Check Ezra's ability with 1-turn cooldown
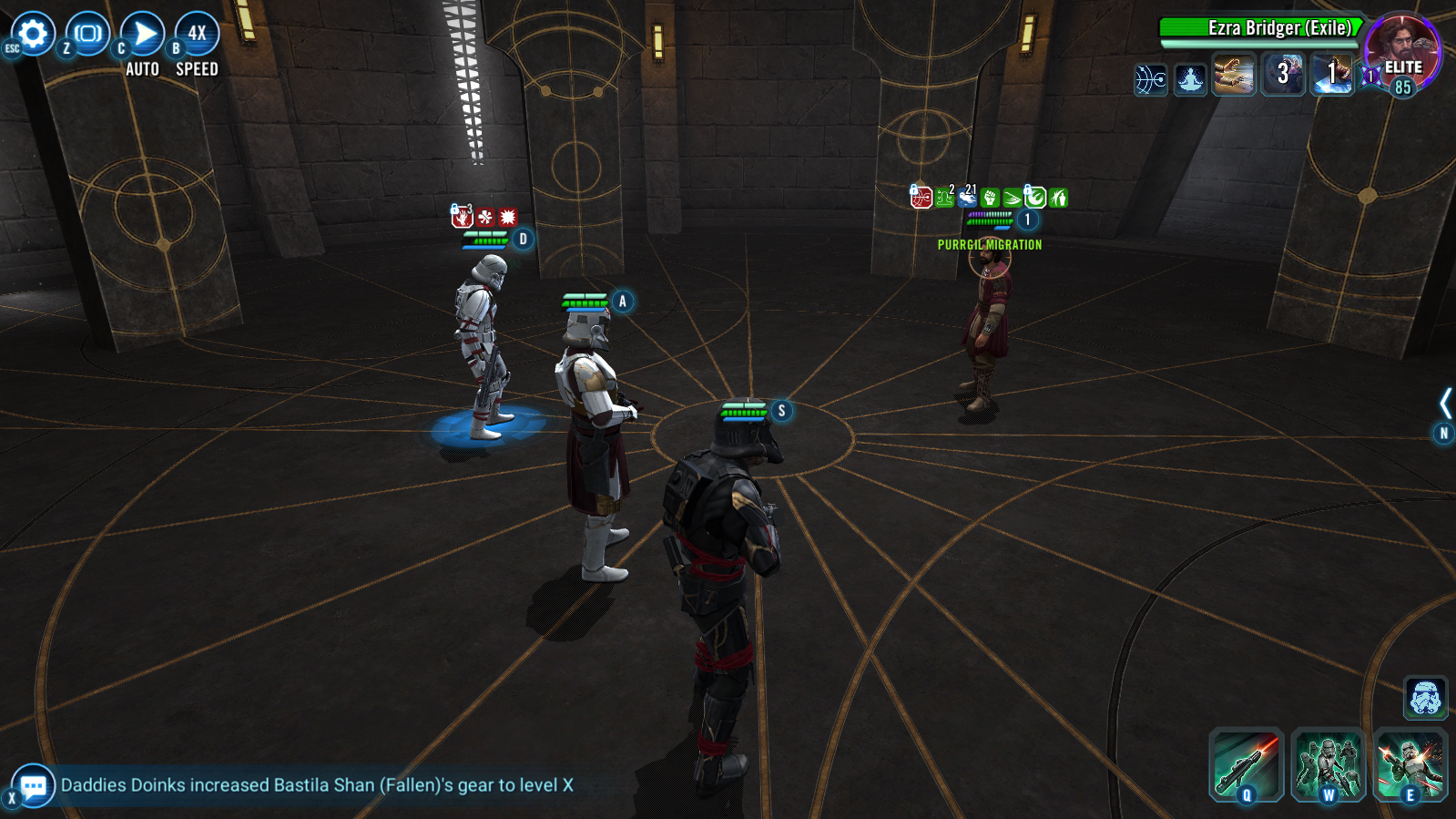This screenshot has width=1456, height=819. point(1331,75)
